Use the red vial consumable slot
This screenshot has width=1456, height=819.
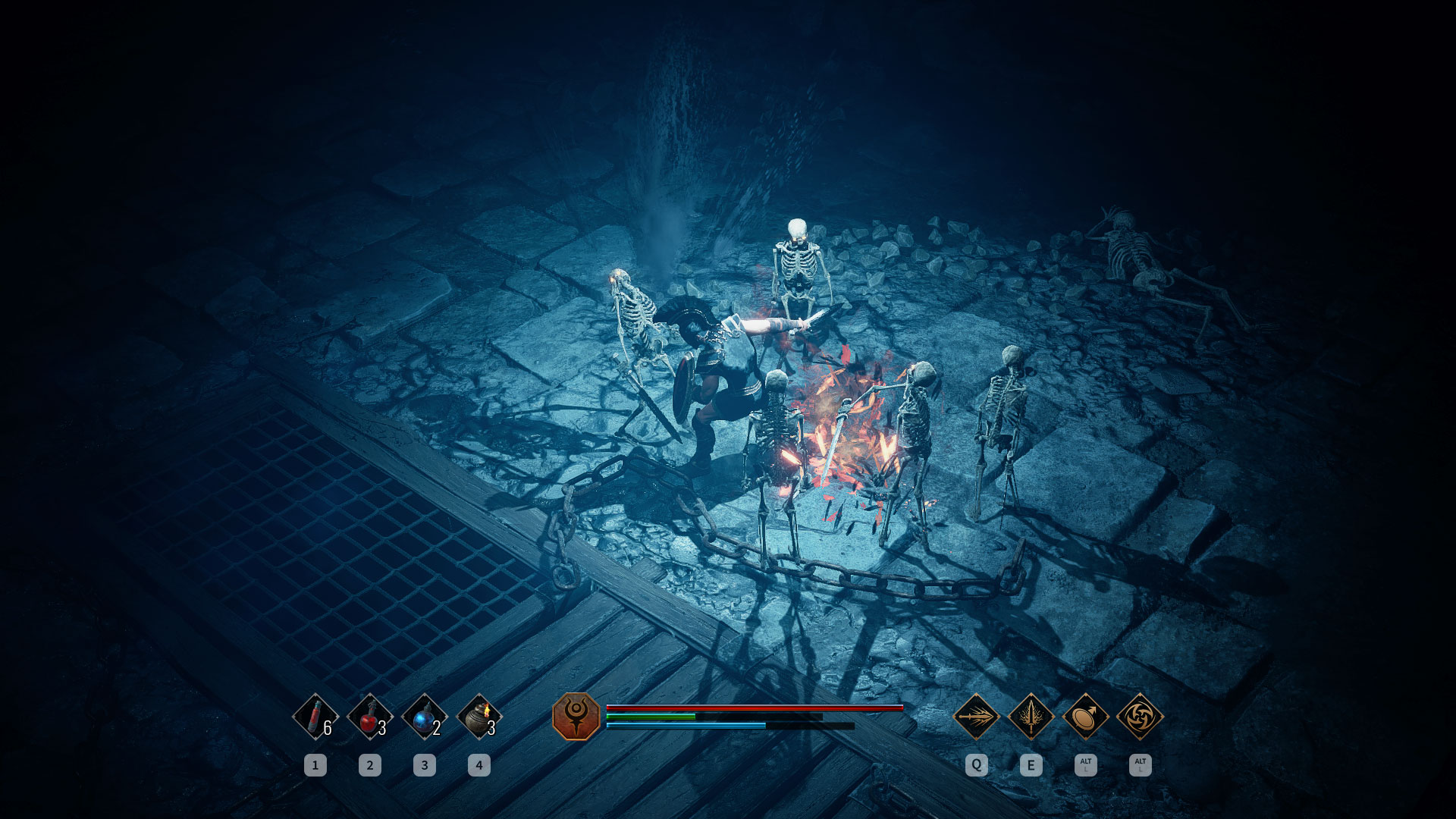coord(315,716)
